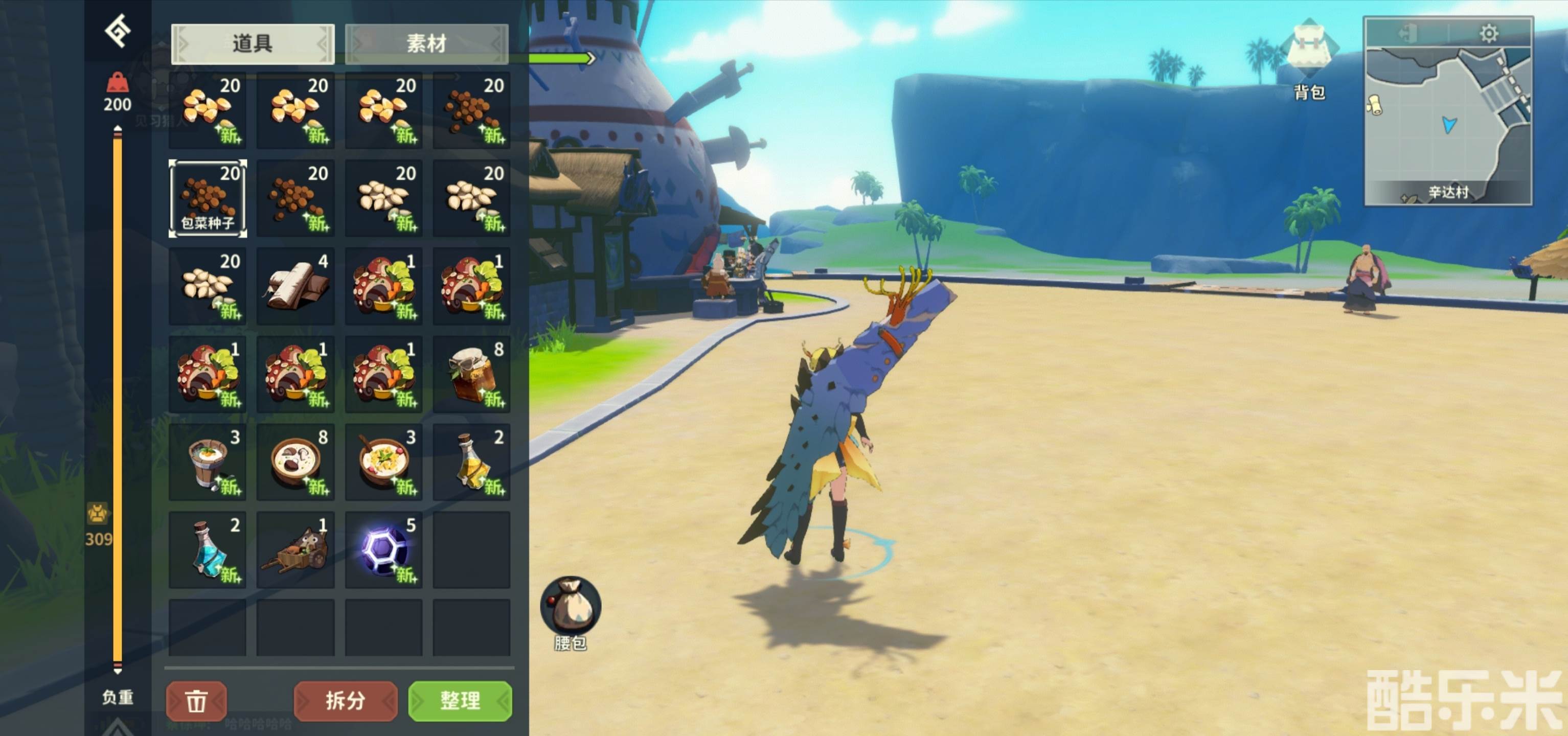Select the yellow potion bottle slot

(x=472, y=462)
